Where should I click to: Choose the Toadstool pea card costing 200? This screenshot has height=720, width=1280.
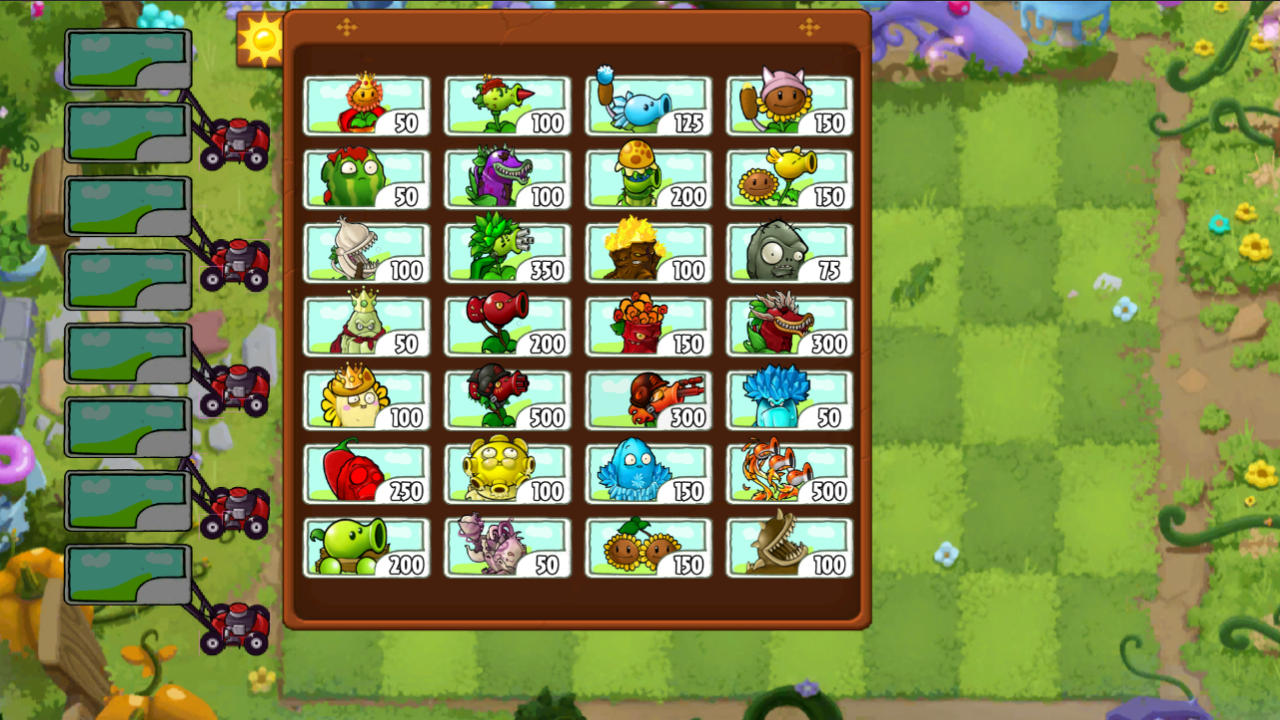point(647,178)
